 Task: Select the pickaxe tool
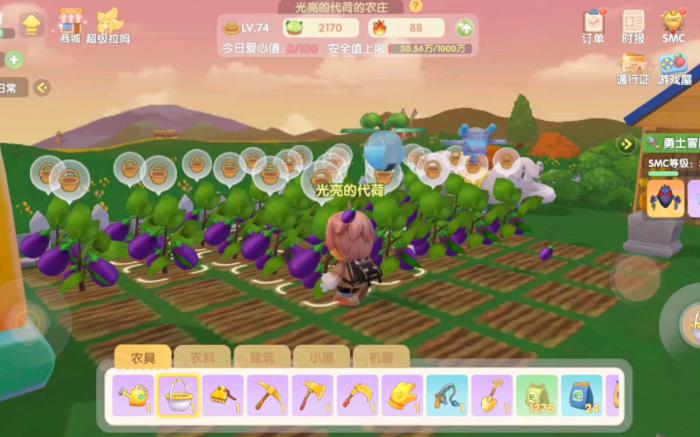click(267, 395)
